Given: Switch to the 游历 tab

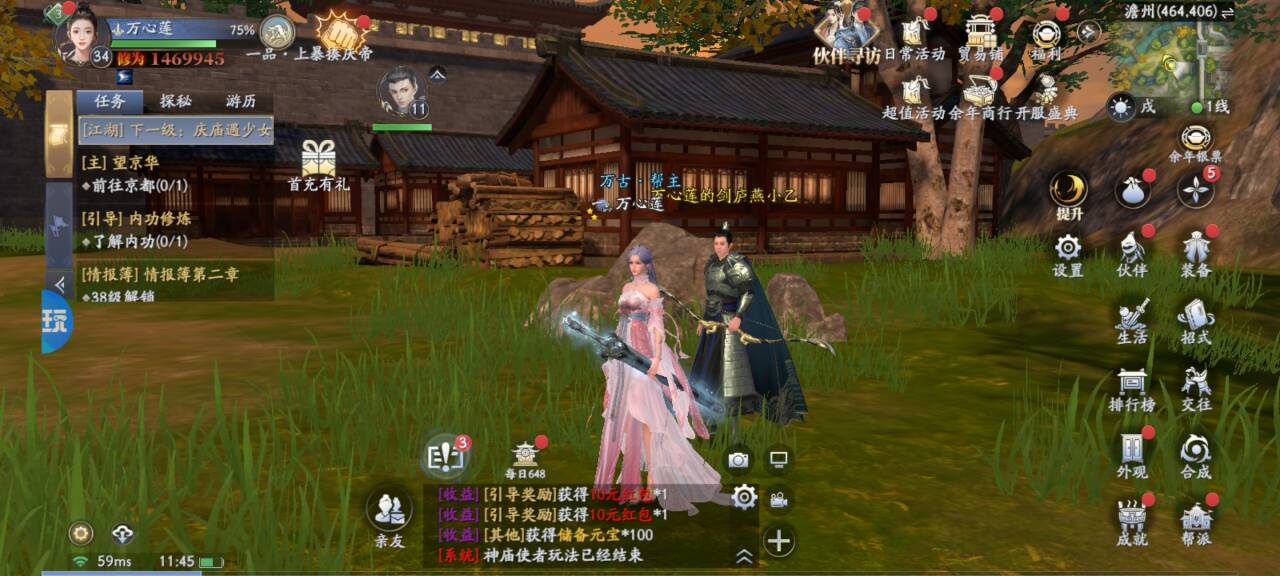Looking at the screenshot, I should point(240,101).
